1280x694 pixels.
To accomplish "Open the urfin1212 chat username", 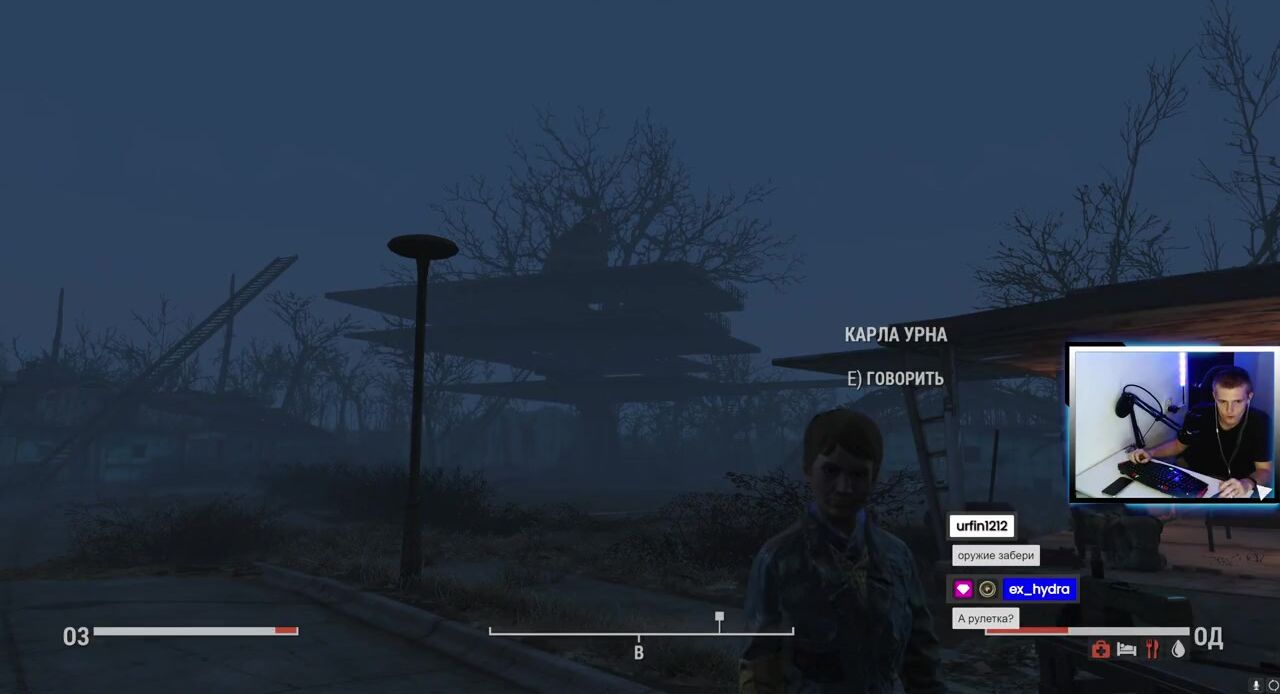I will pyautogui.click(x=982, y=526).
